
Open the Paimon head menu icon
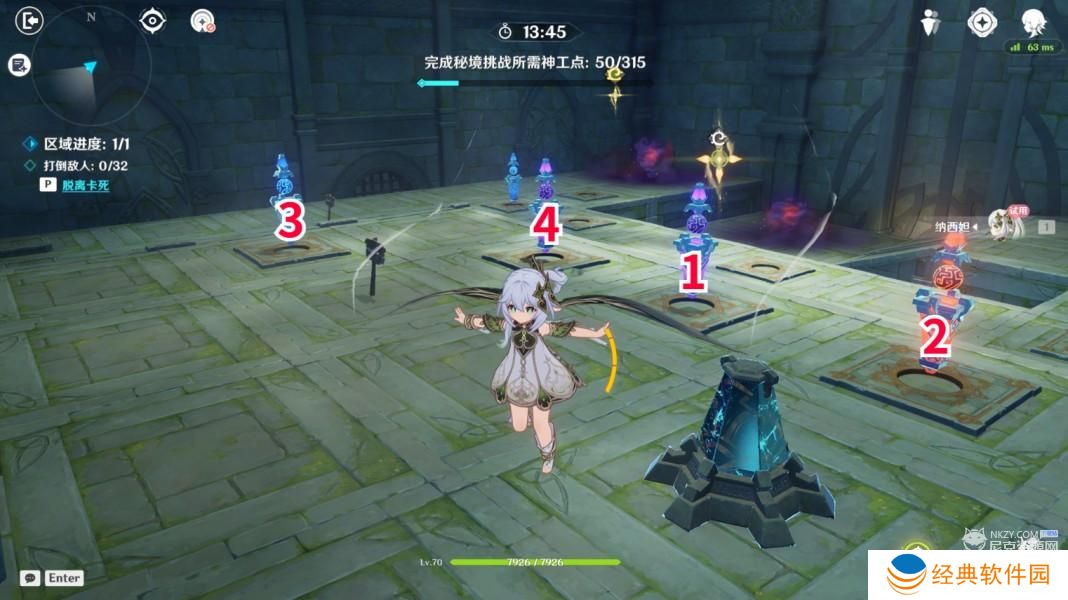point(1033,22)
